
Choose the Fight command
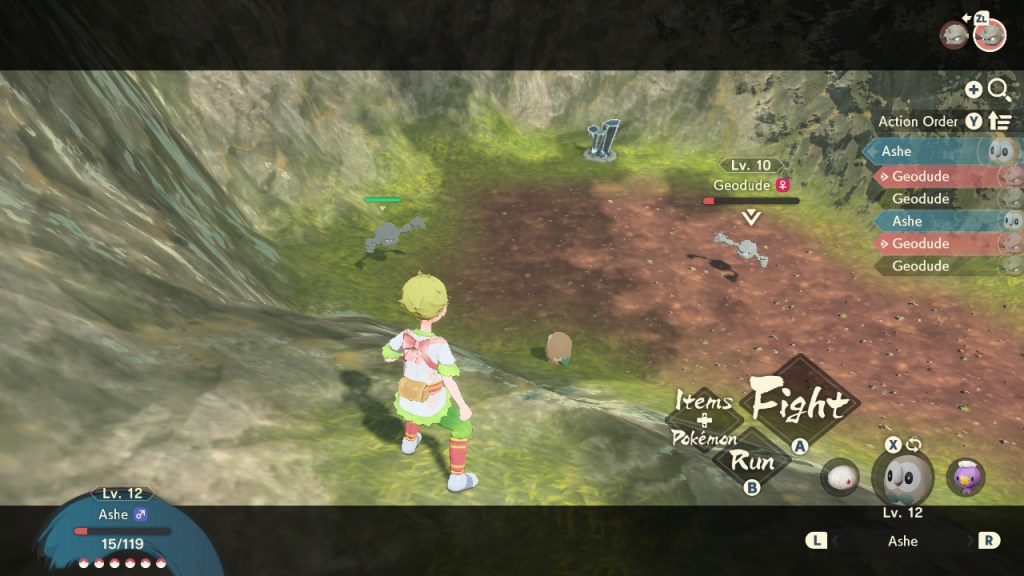coord(799,403)
